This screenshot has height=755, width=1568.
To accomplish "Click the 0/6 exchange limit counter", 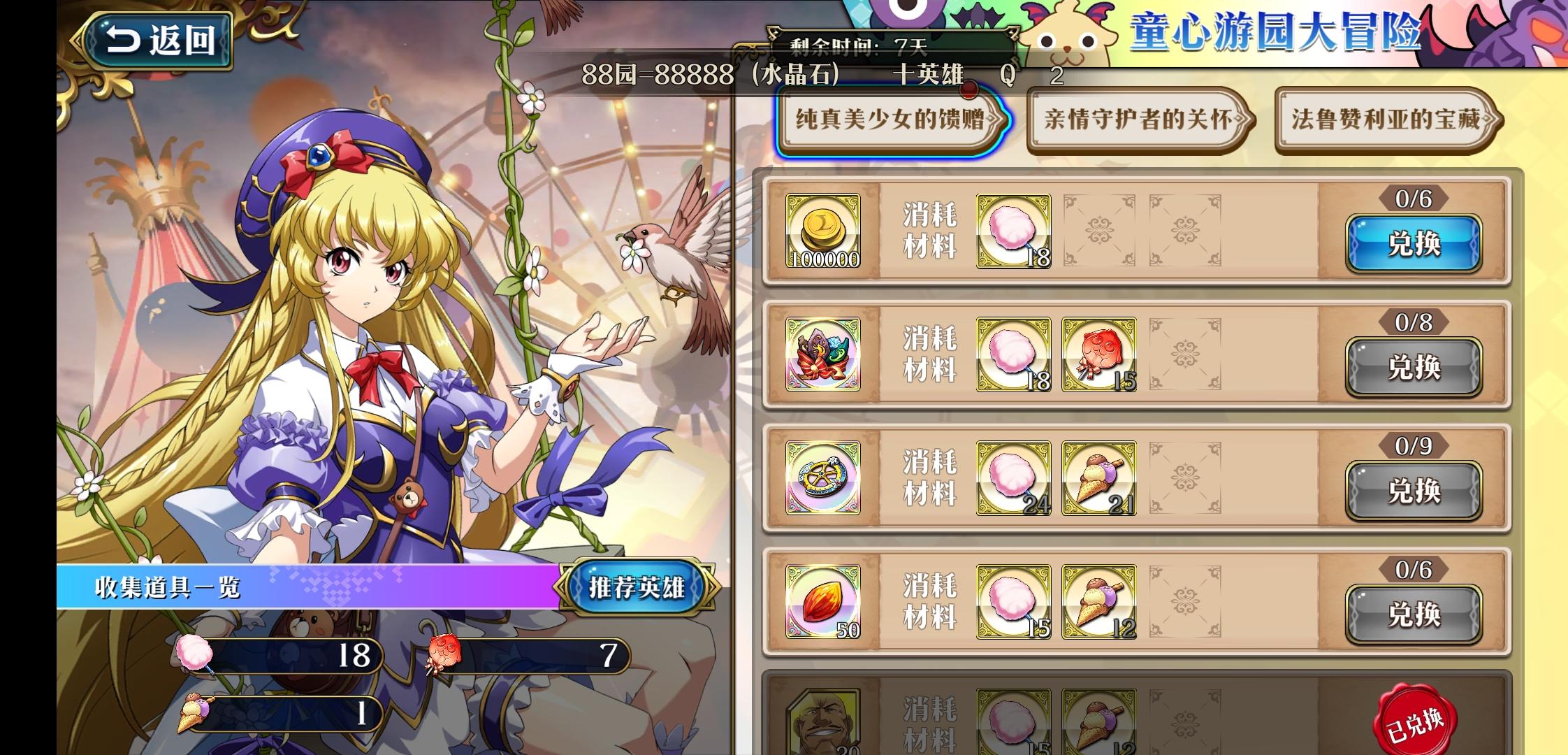I will coord(1414,200).
